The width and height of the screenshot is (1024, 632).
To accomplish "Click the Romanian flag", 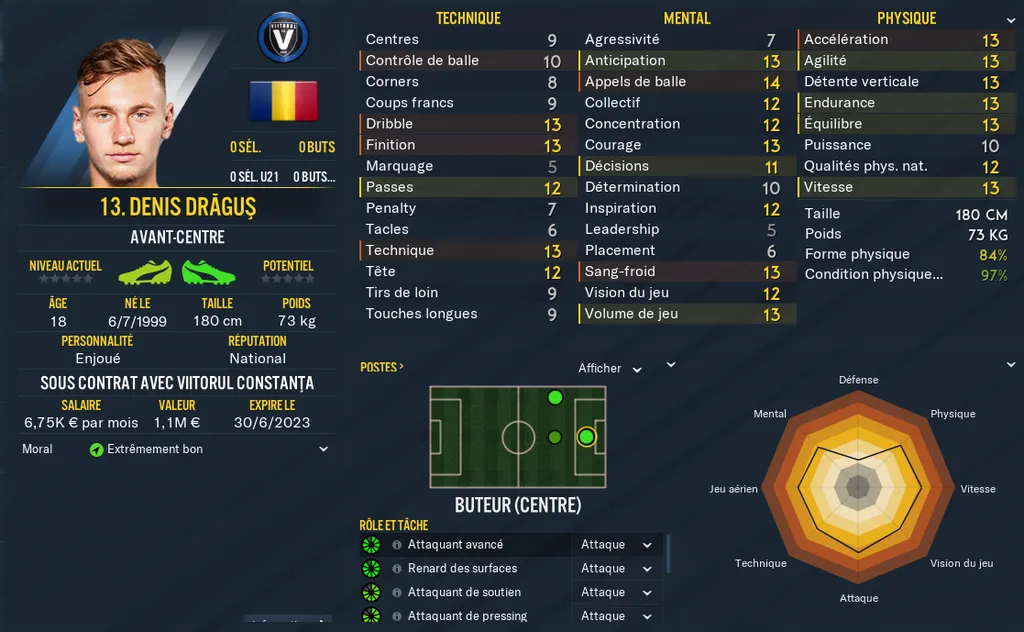I will (x=283, y=101).
